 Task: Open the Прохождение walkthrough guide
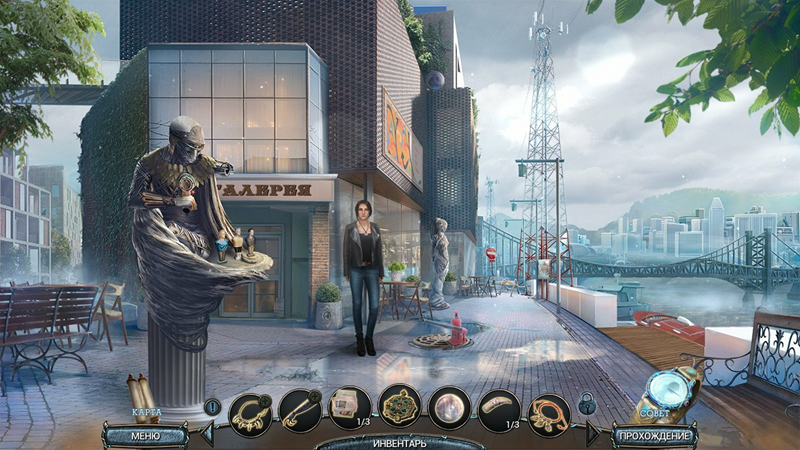coord(655,436)
